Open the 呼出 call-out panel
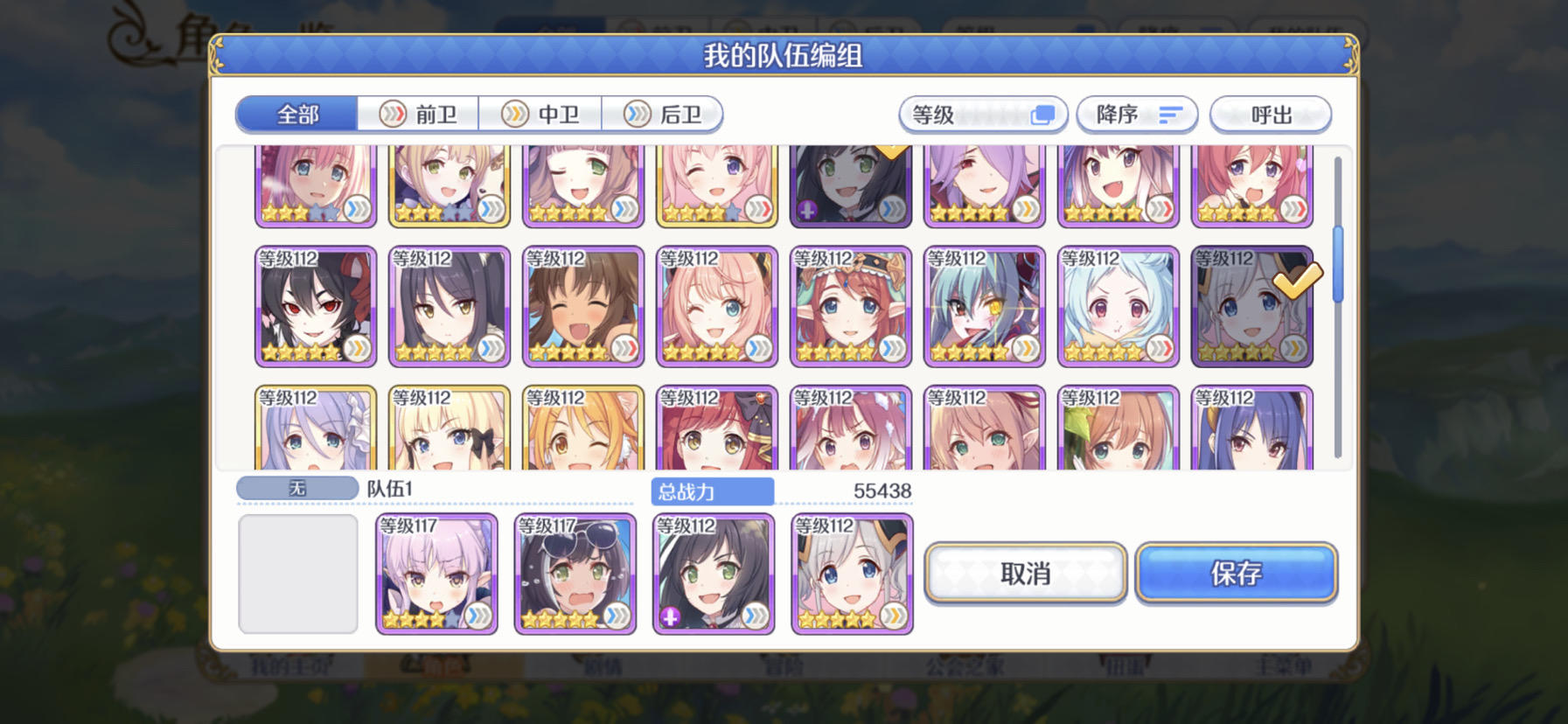The width and height of the screenshot is (1568, 724). [1271, 114]
